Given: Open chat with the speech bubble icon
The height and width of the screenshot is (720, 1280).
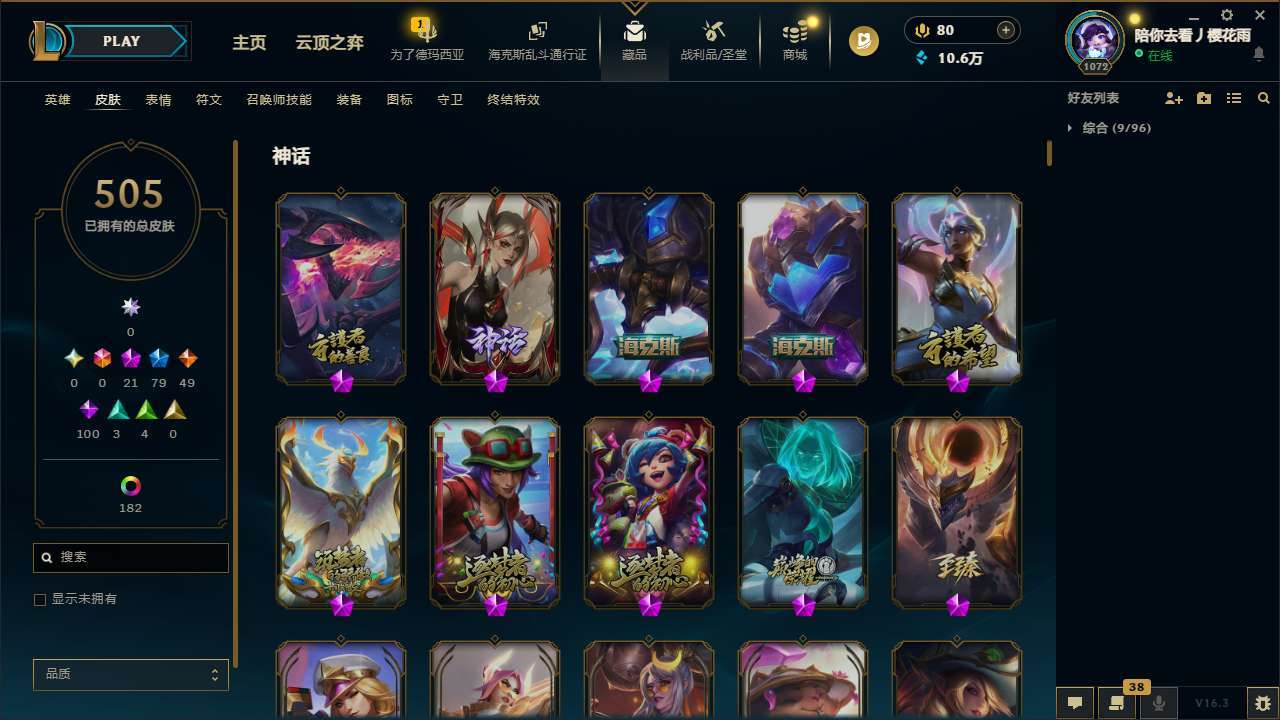Looking at the screenshot, I should [x=1073, y=702].
